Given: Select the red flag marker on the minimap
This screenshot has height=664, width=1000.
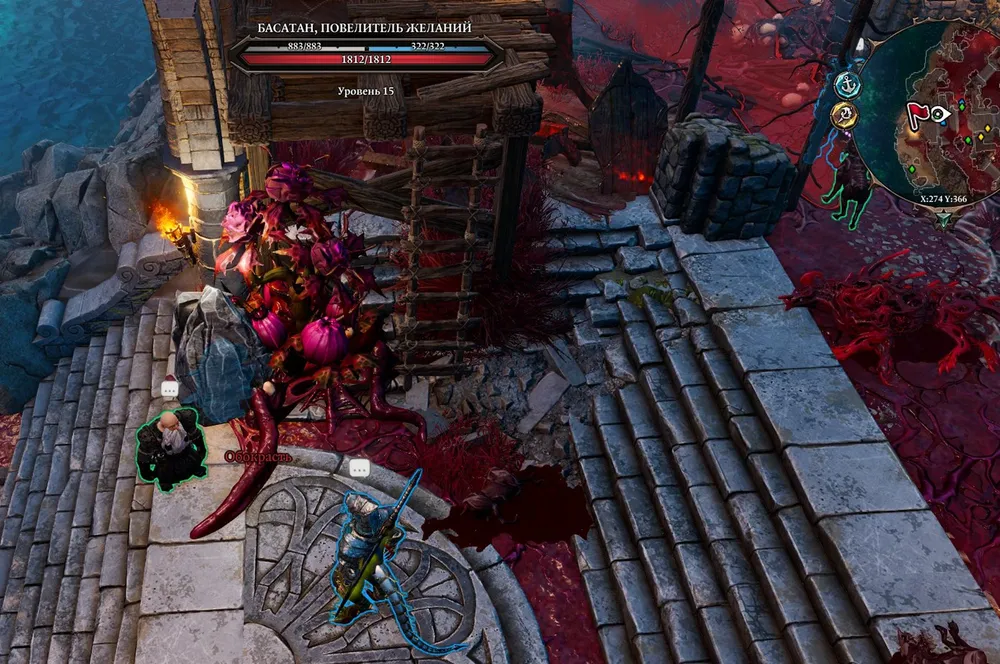Looking at the screenshot, I should (x=916, y=114).
